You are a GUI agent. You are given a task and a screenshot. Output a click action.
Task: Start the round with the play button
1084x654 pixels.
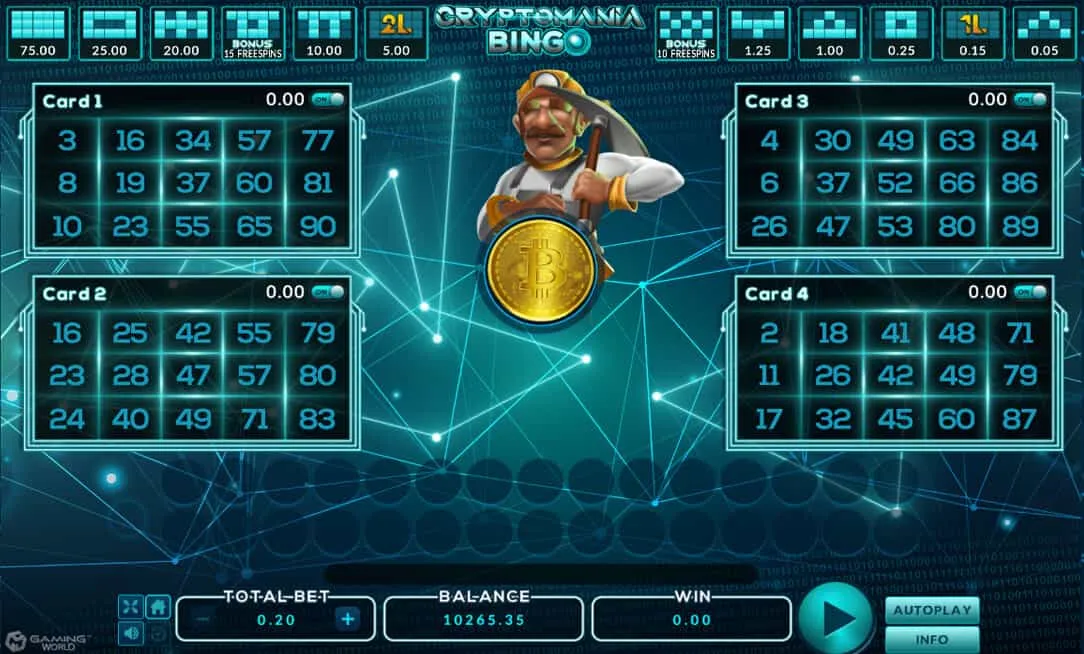point(837,618)
